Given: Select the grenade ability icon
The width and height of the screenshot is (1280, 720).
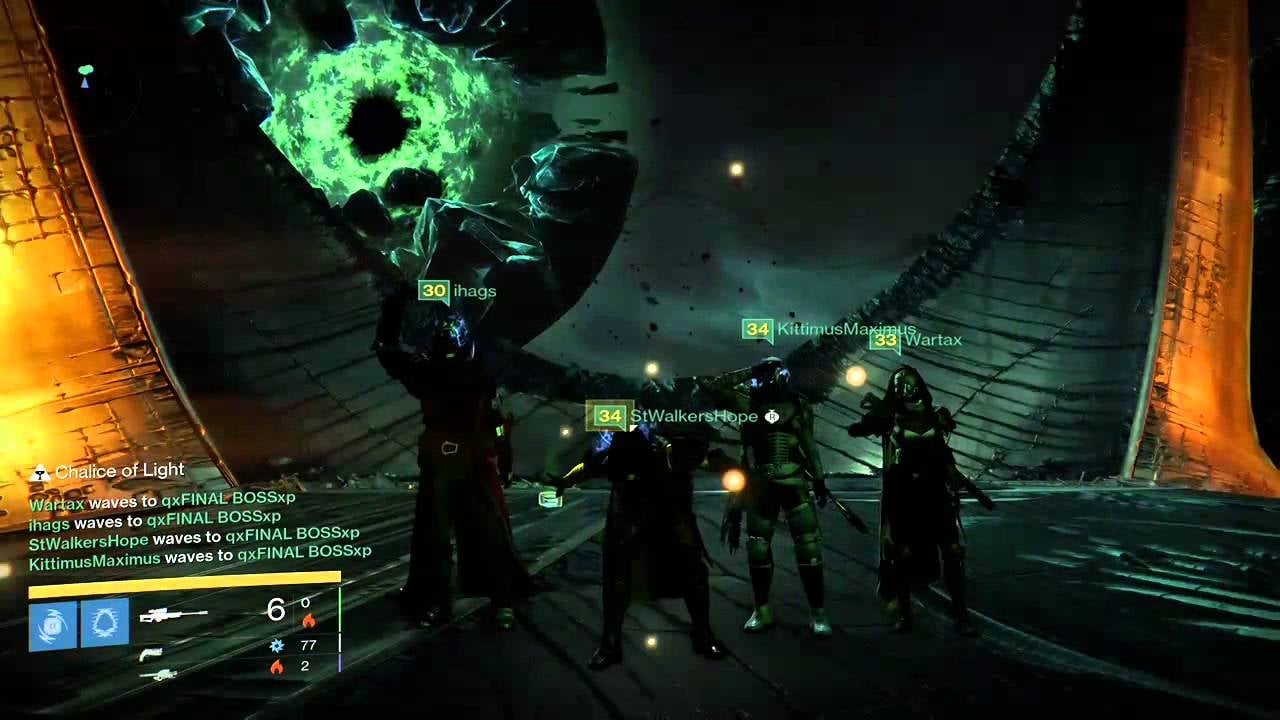Looking at the screenshot, I should 53,624.
